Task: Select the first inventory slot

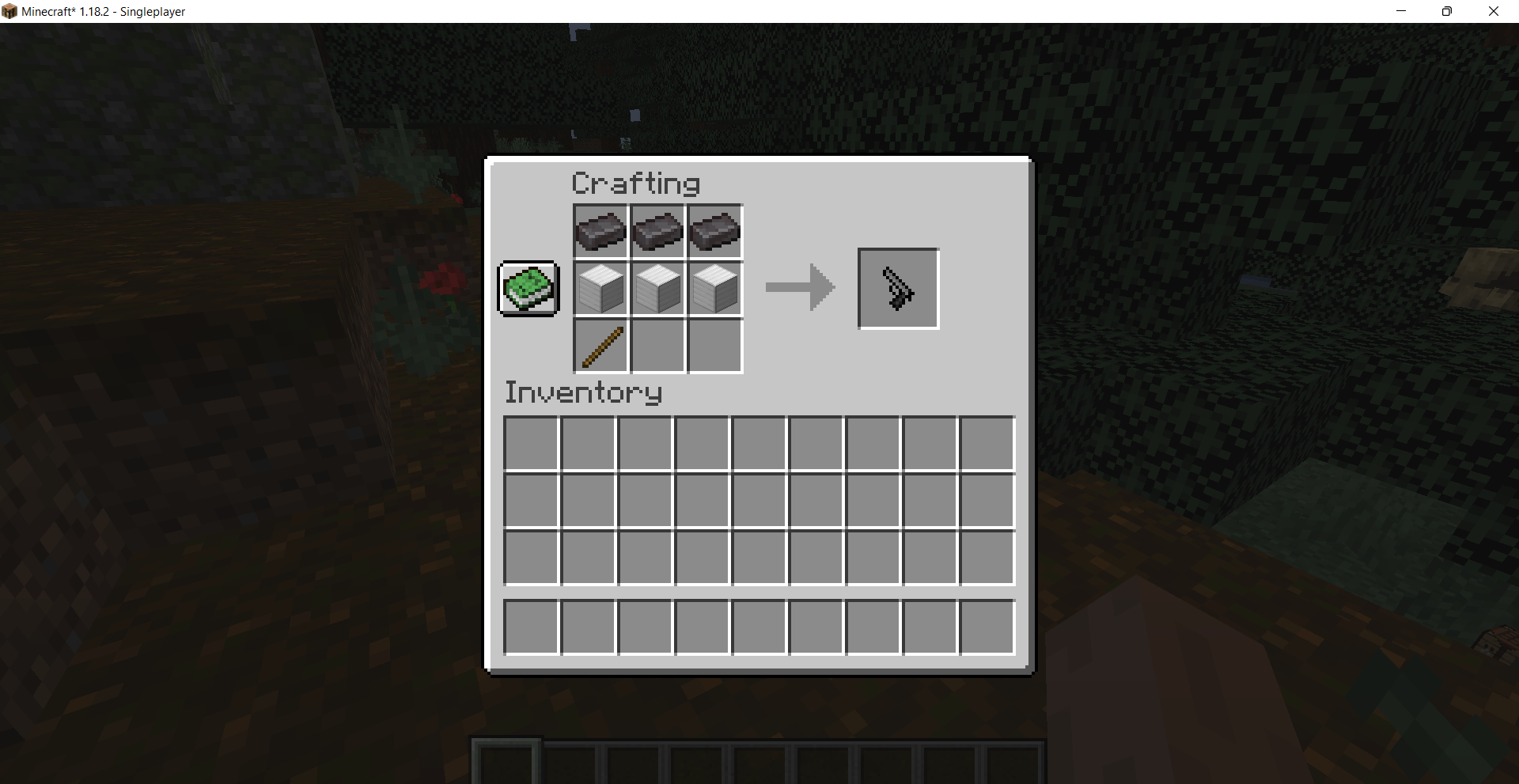Action: click(531, 444)
